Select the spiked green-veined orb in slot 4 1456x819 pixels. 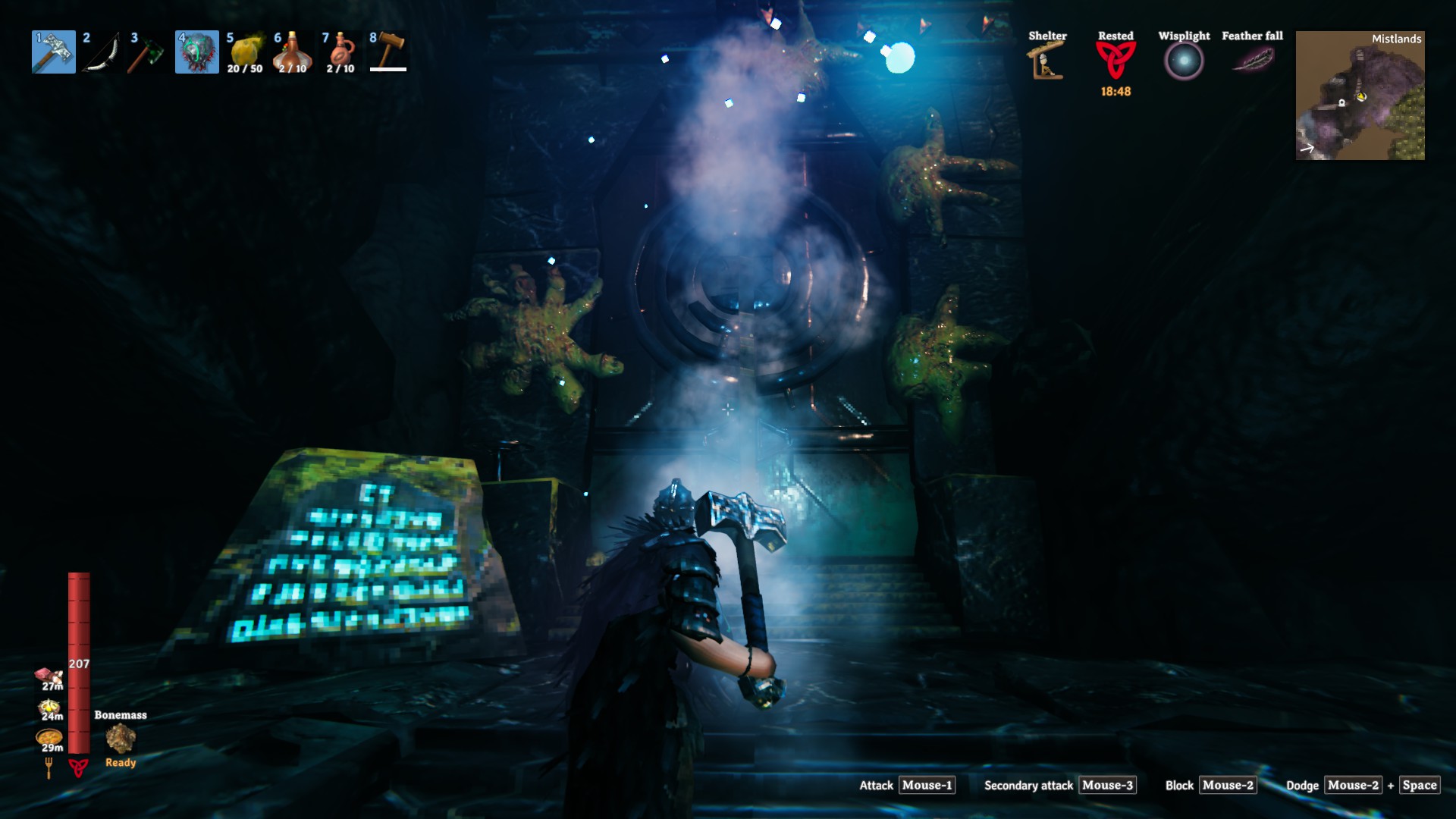click(197, 52)
